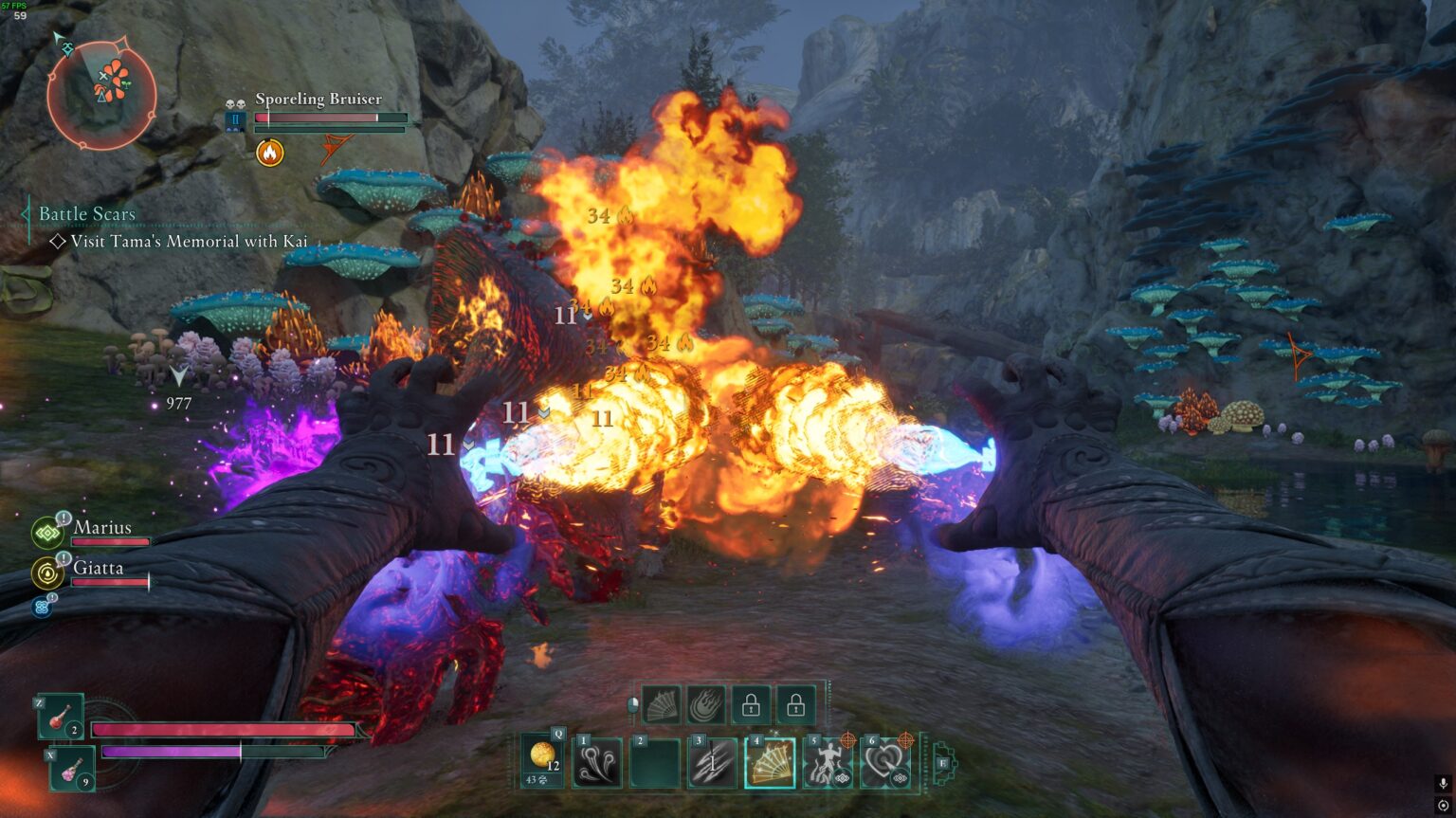This screenshot has width=1456, height=818.
Task: Select the claw slash ability in slot 3
Action: click(712, 762)
